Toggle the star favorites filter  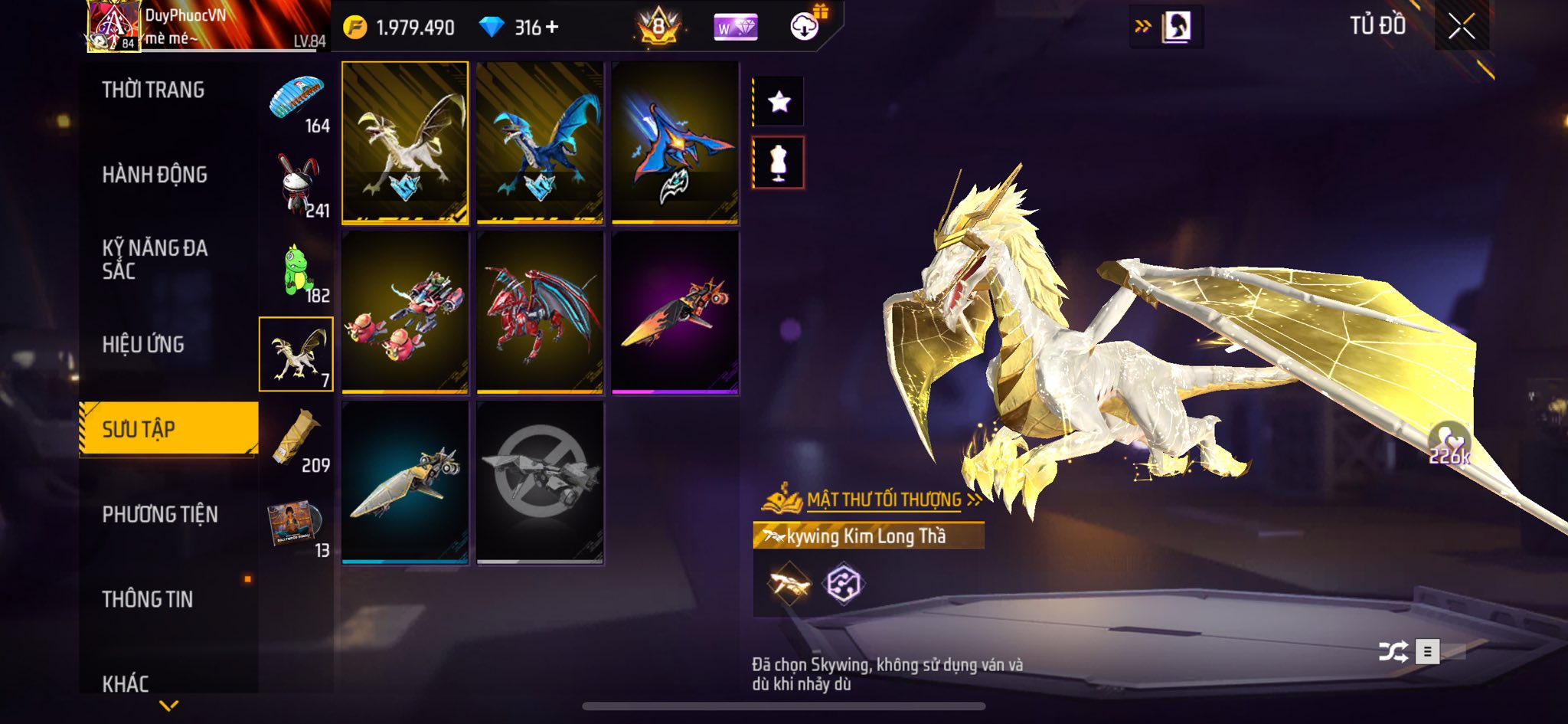pos(779,101)
